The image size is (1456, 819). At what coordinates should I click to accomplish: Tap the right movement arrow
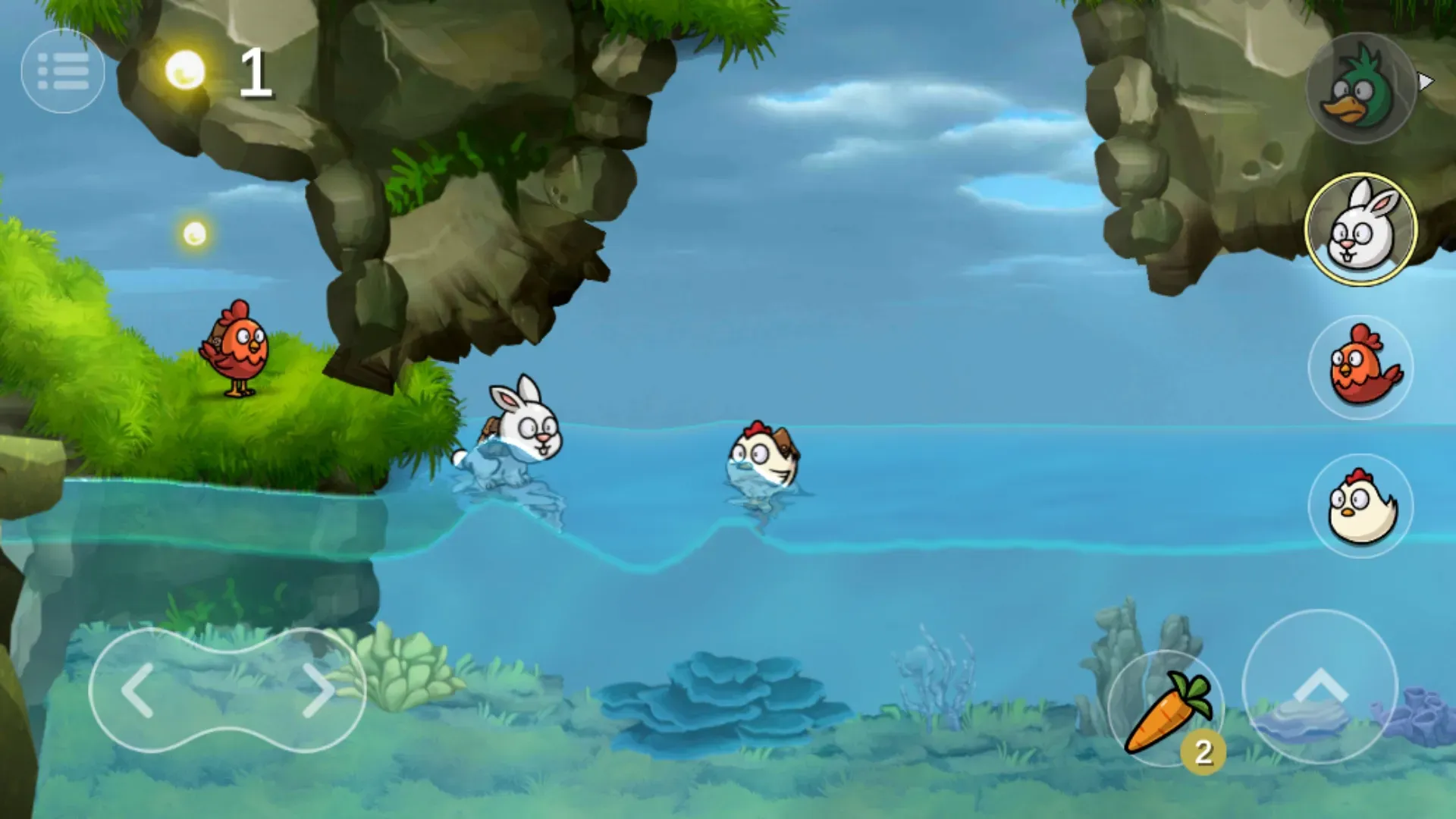pos(318,688)
